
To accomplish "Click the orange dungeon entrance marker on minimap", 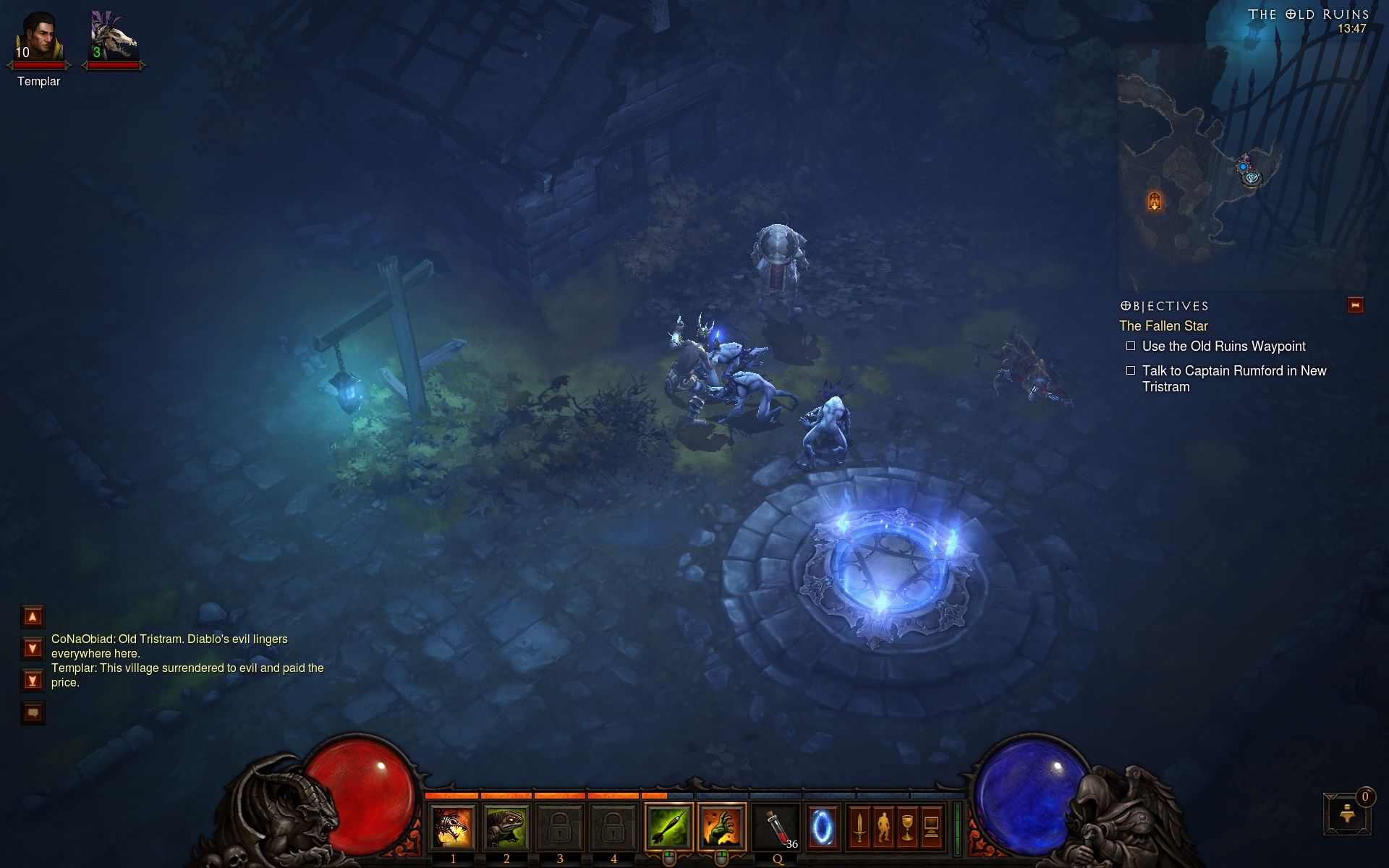I will point(1155,200).
